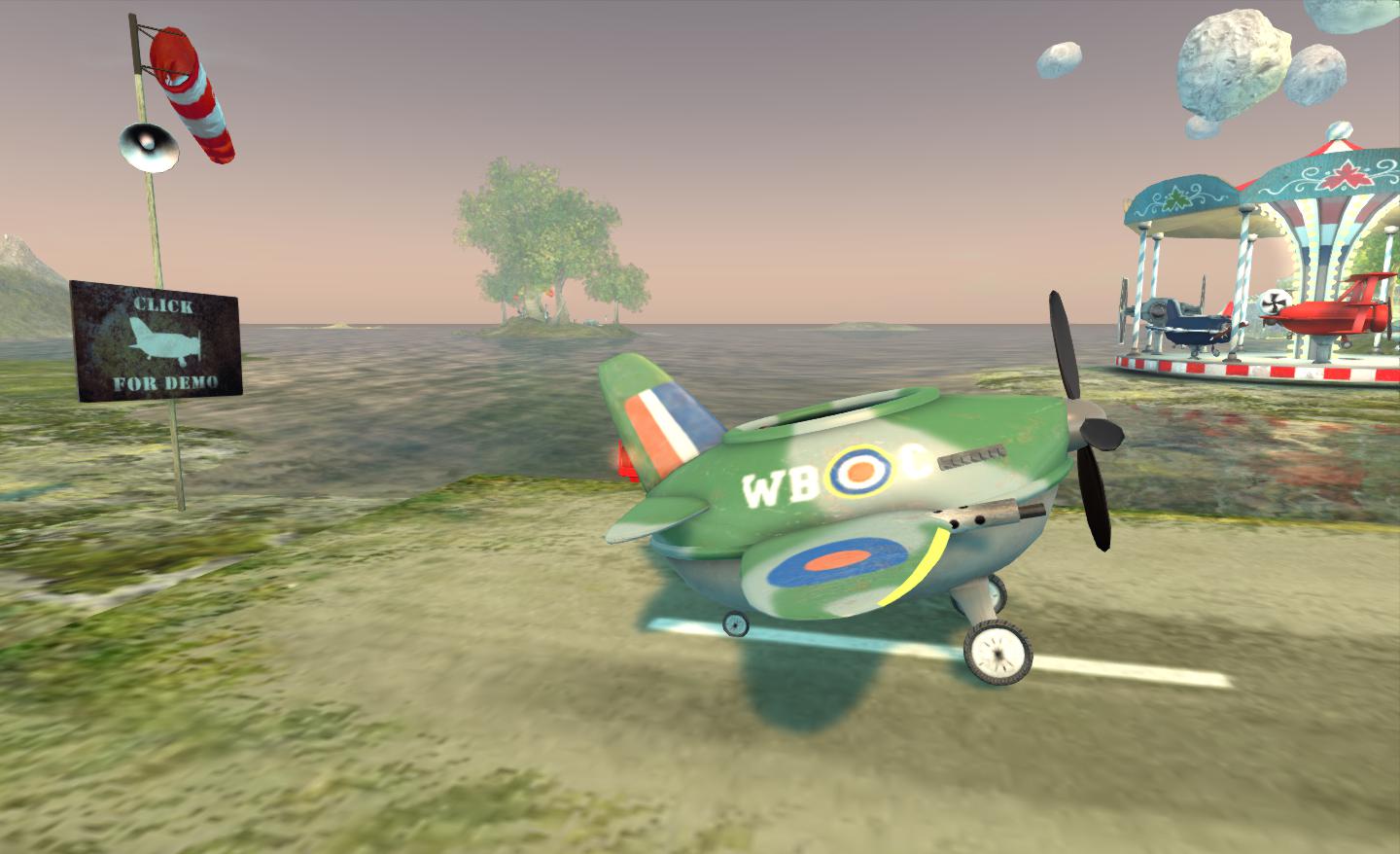Click the "Click for Demo" sign
1400x854 pixels.
click(x=156, y=341)
